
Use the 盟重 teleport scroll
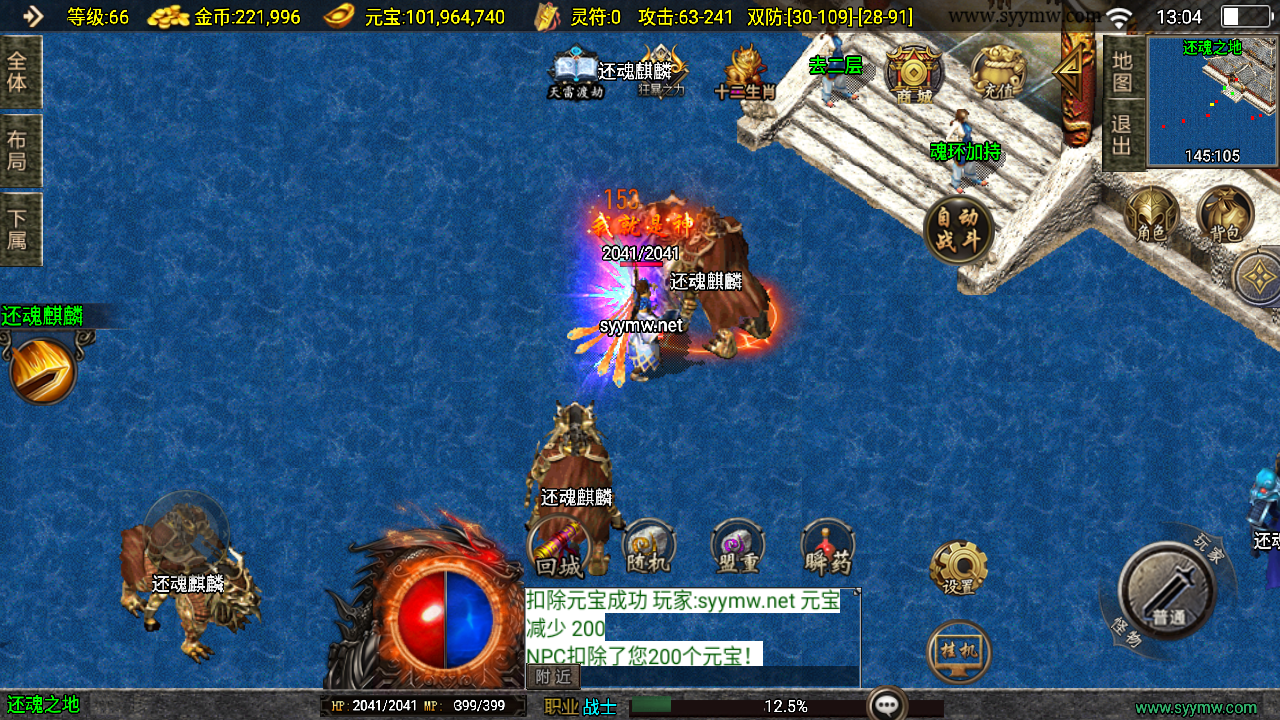tap(738, 548)
